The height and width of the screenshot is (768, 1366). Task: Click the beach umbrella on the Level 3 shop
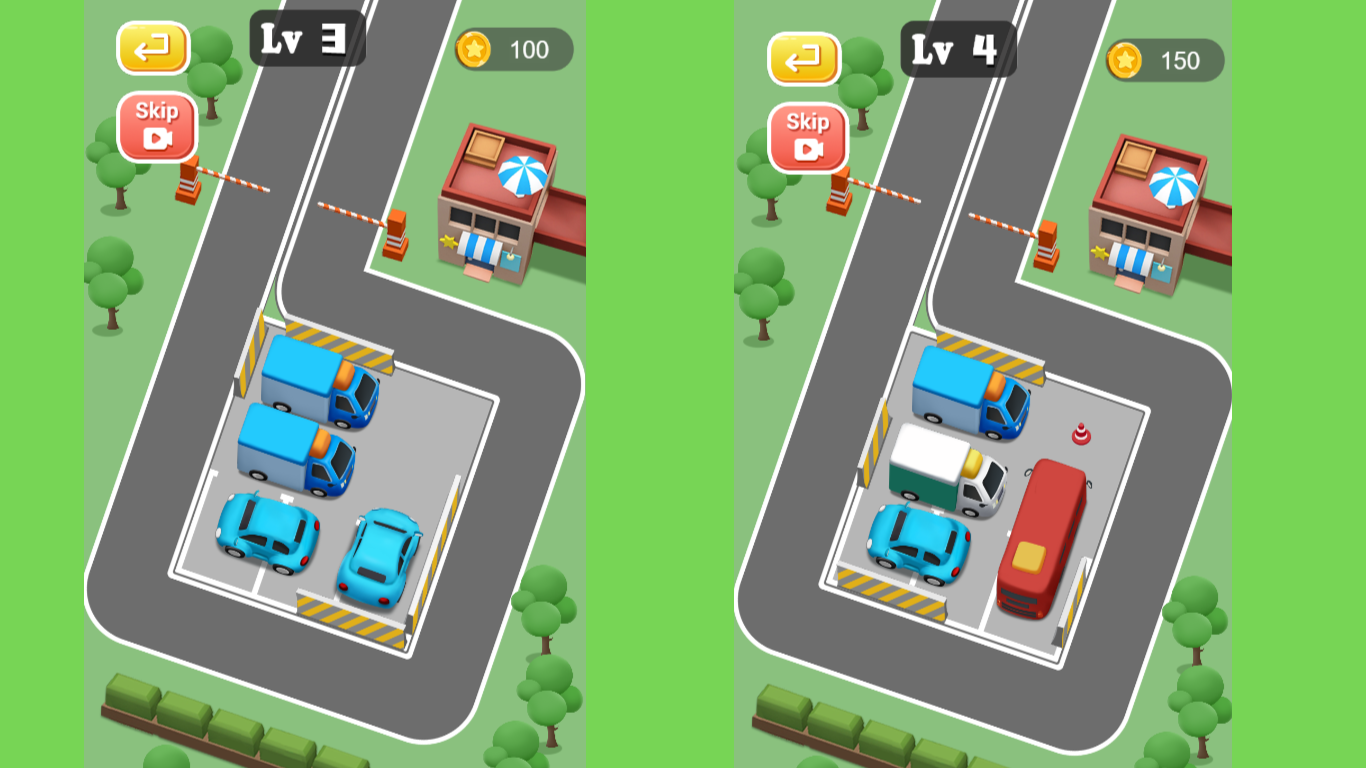tap(521, 173)
